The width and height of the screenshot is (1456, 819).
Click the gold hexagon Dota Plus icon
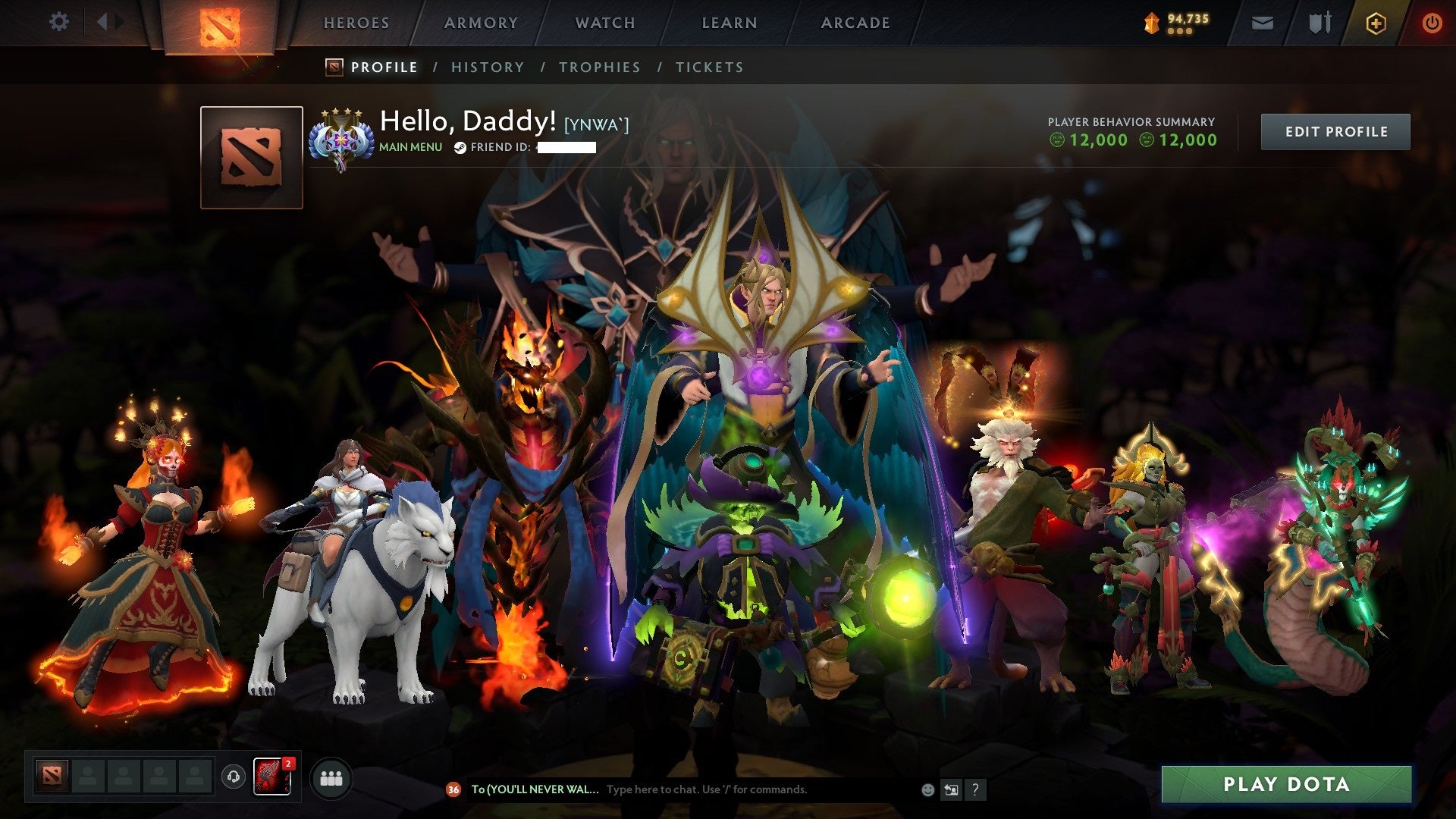pos(1376,23)
